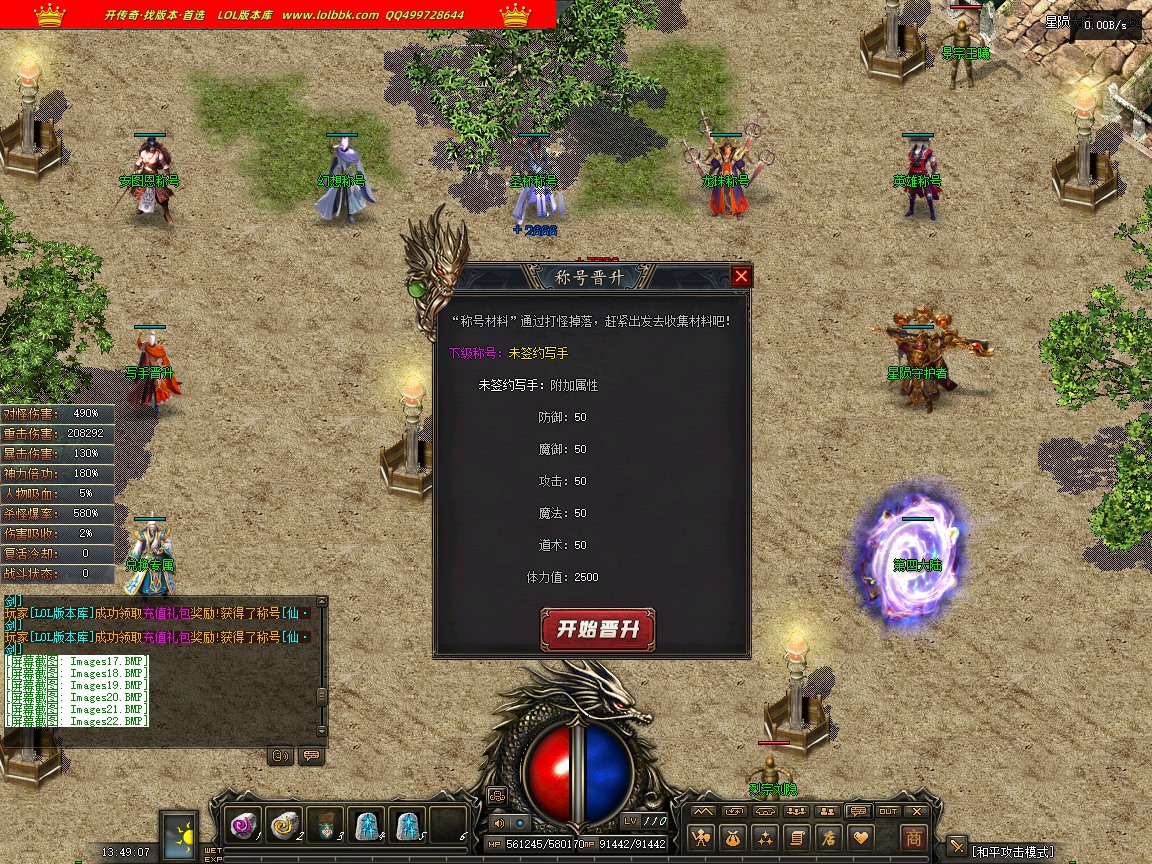Open the scroll quest log icon
1152x864 pixels.
(x=796, y=837)
